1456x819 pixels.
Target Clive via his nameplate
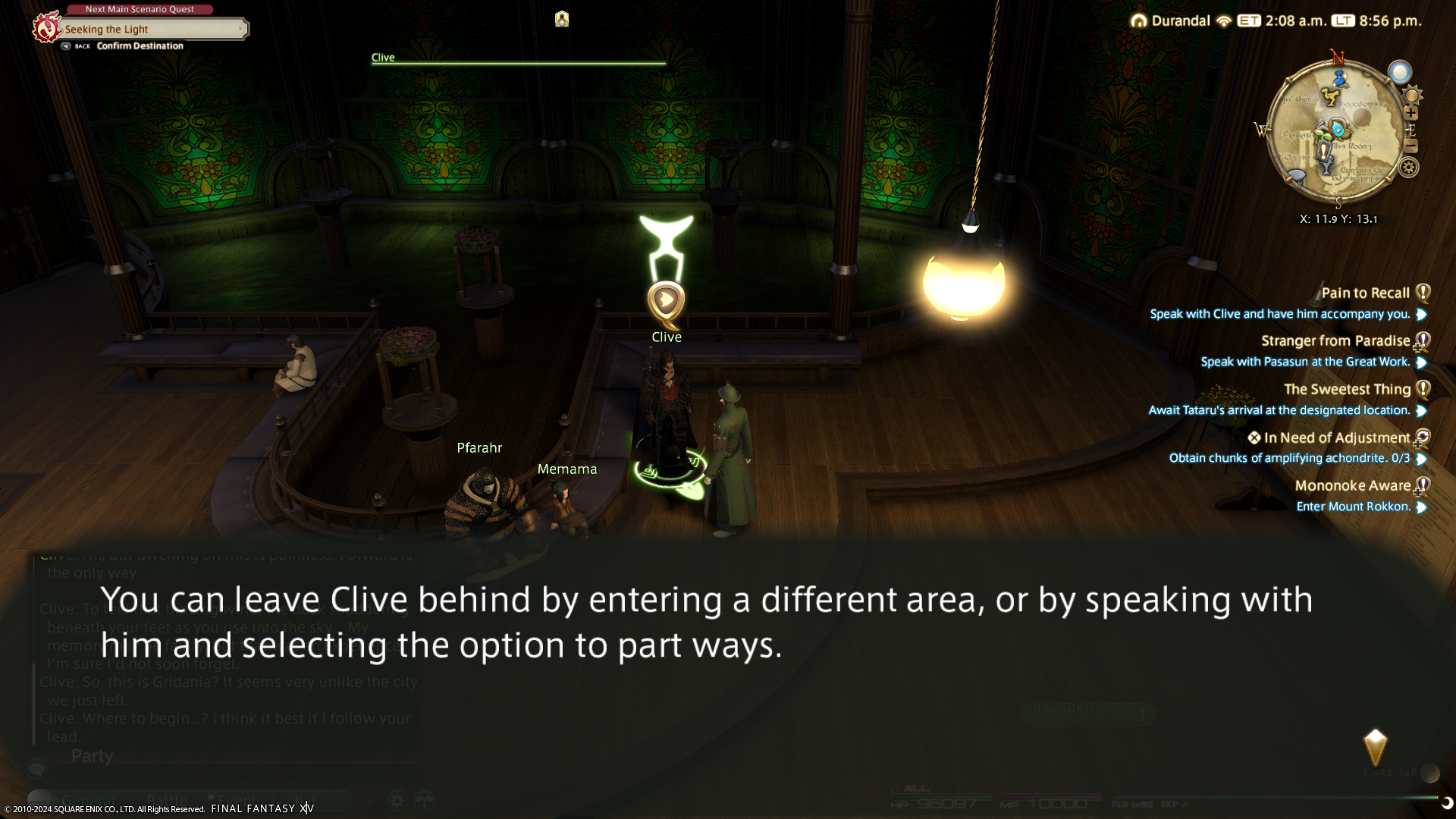point(667,337)
